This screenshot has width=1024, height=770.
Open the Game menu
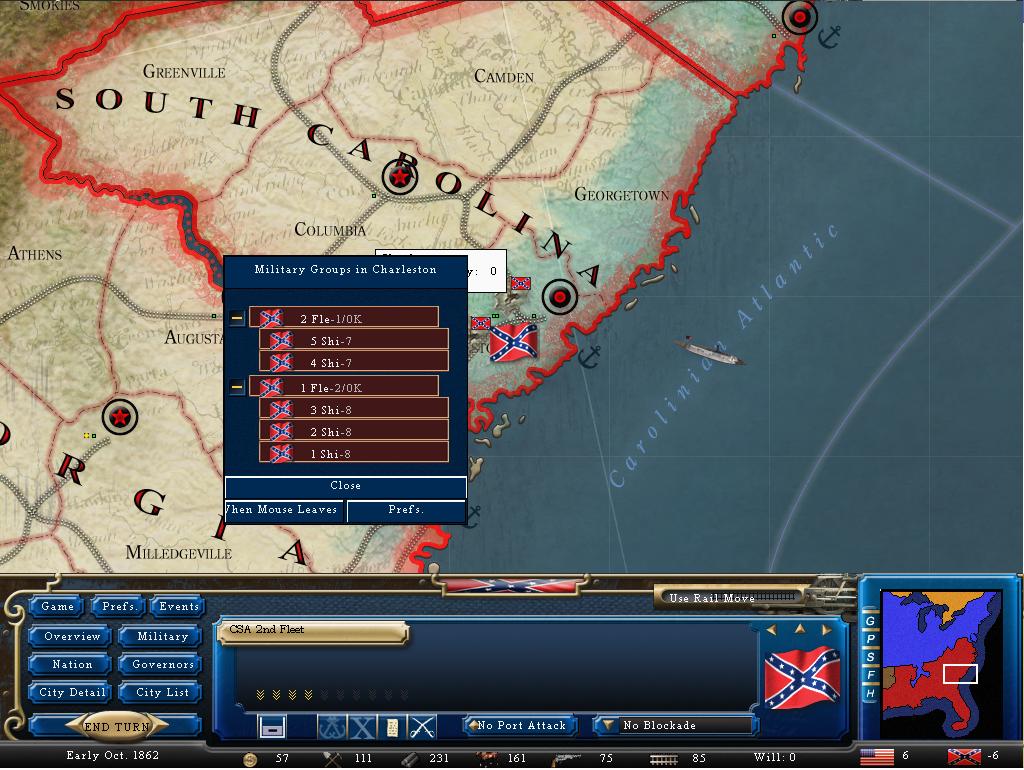pos(58,606)
